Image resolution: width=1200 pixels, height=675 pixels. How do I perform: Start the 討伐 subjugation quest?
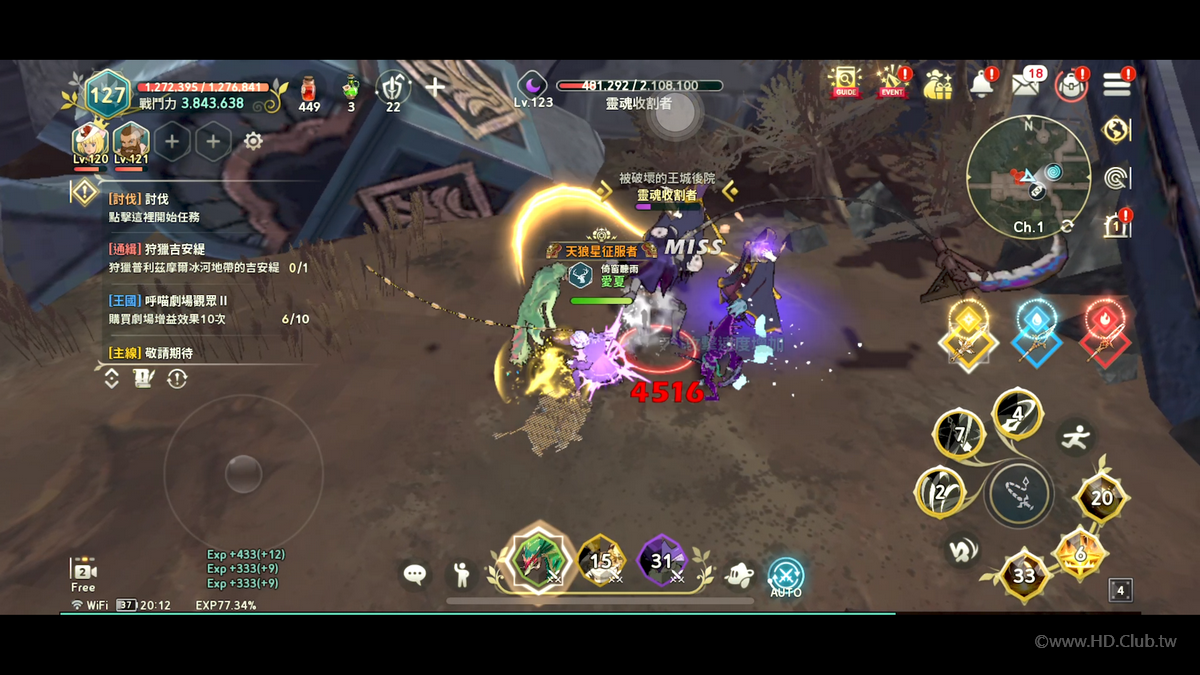[155, 208]
